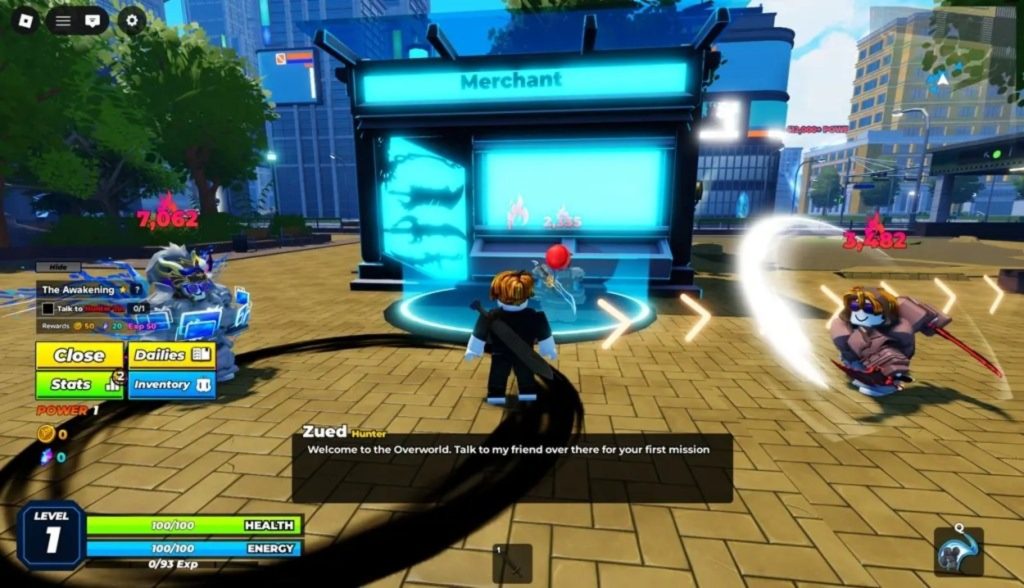
Task: Click the question mark beside The Awakening
Action: (x=136, y=289)
